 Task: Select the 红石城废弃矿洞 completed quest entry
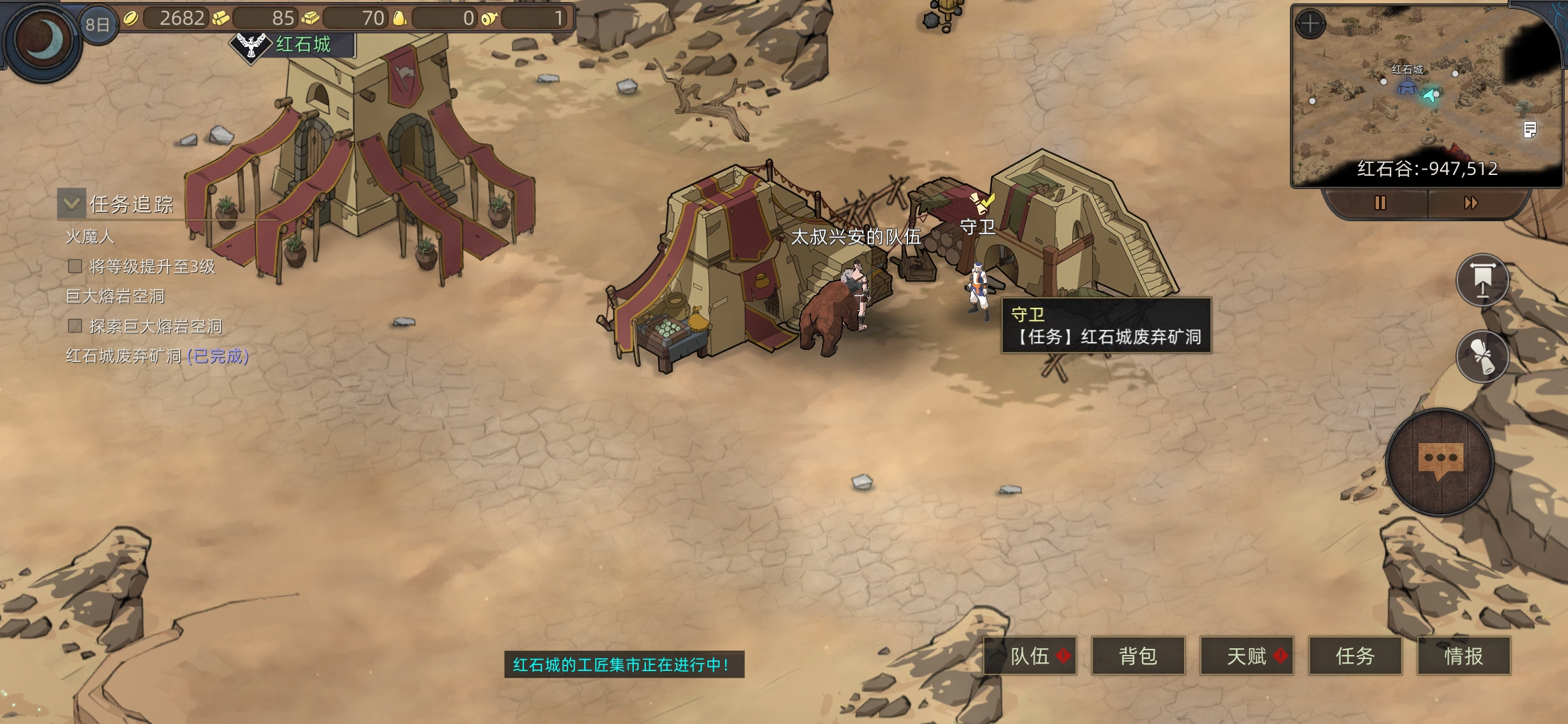click(x=157, y=356)
